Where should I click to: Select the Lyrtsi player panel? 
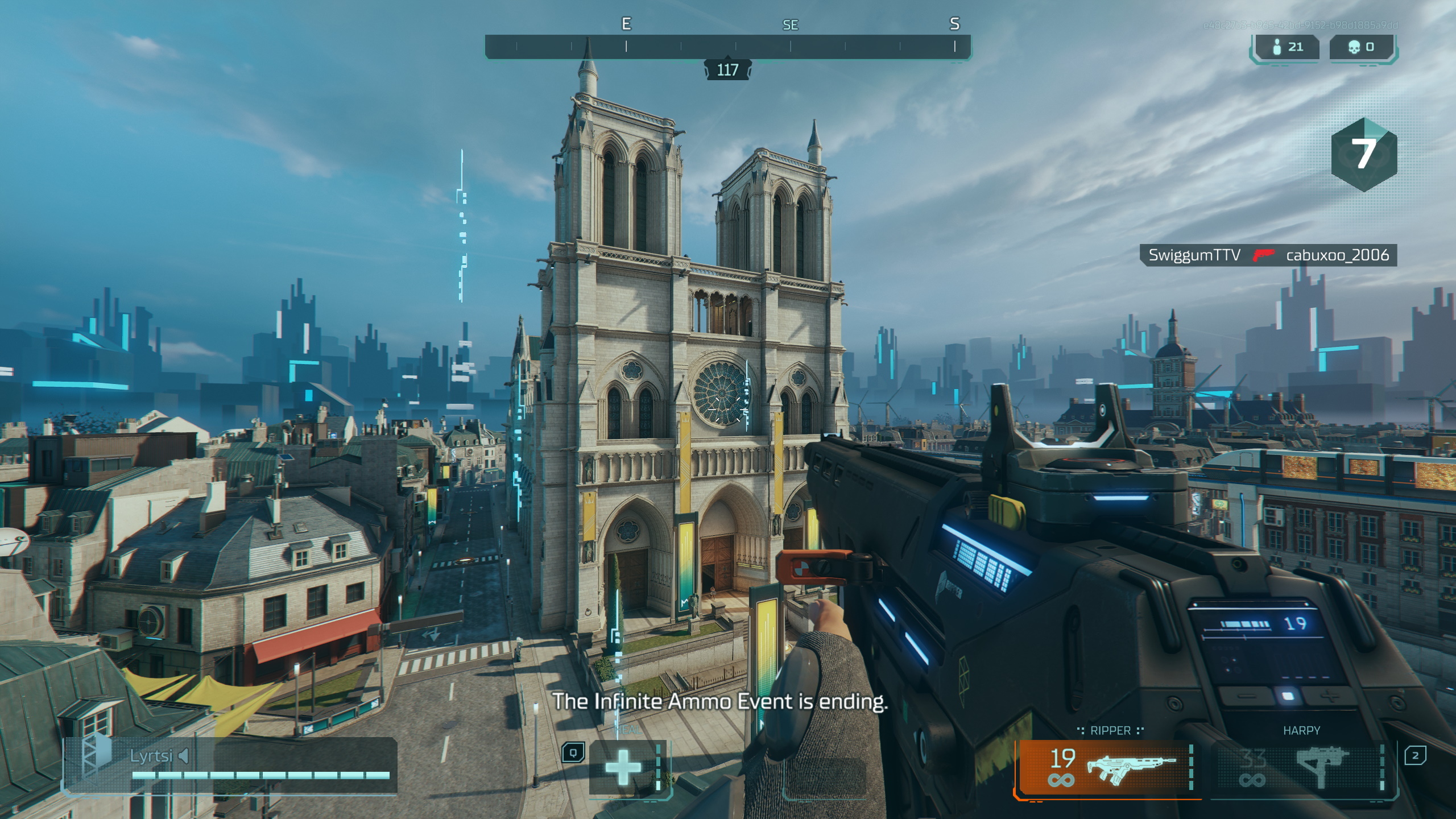(x=230, y=764)
